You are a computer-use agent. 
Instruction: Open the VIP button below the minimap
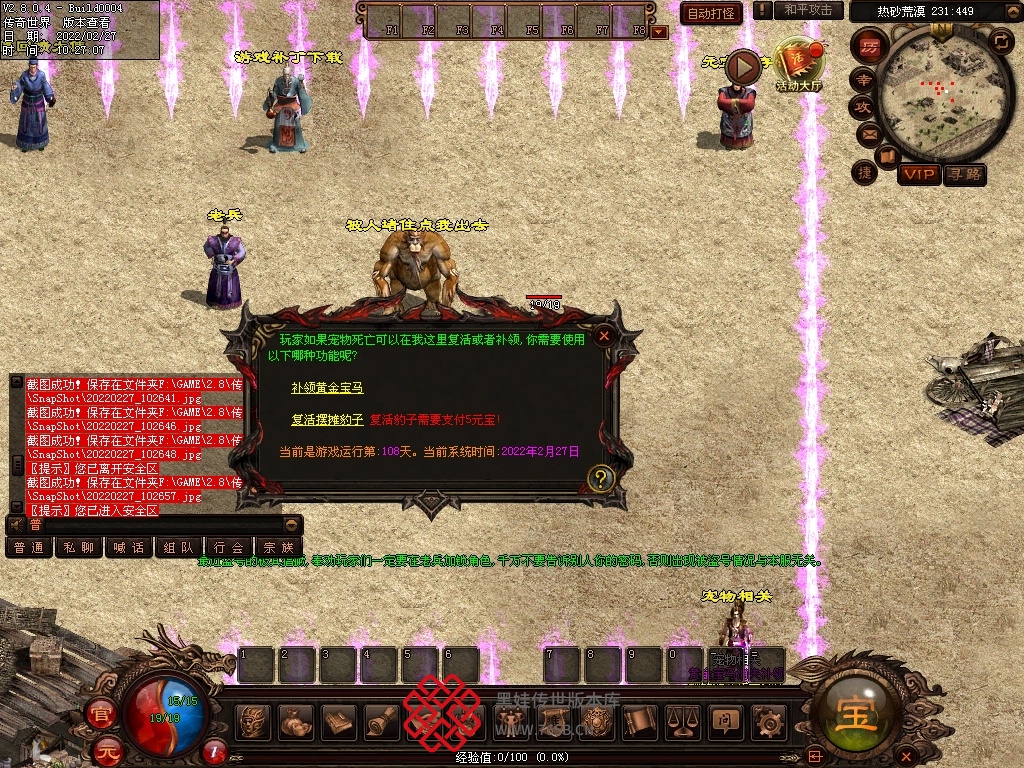coord(918,174)
